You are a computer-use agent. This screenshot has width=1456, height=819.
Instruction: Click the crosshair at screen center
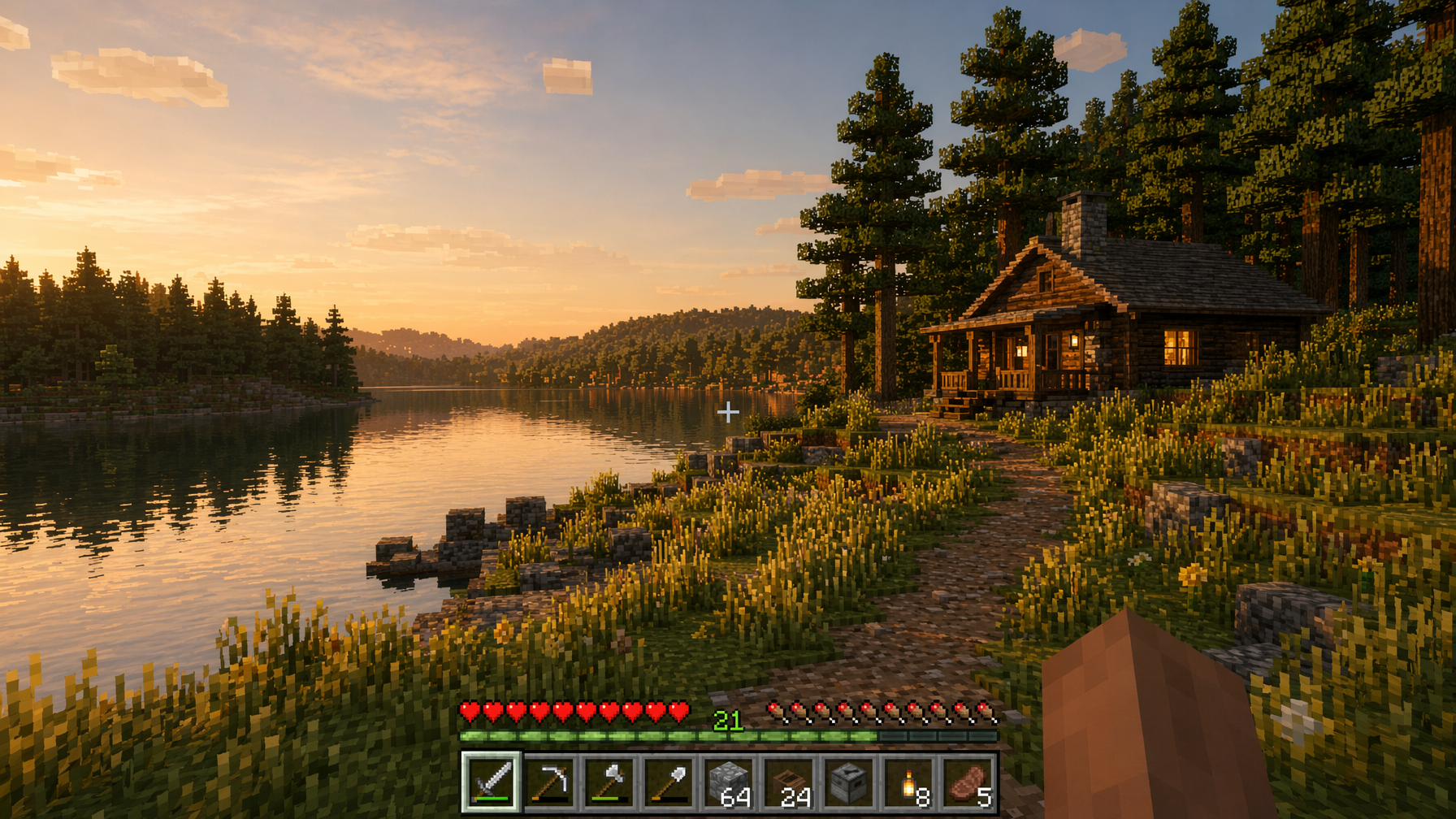(x=729, y=413)
